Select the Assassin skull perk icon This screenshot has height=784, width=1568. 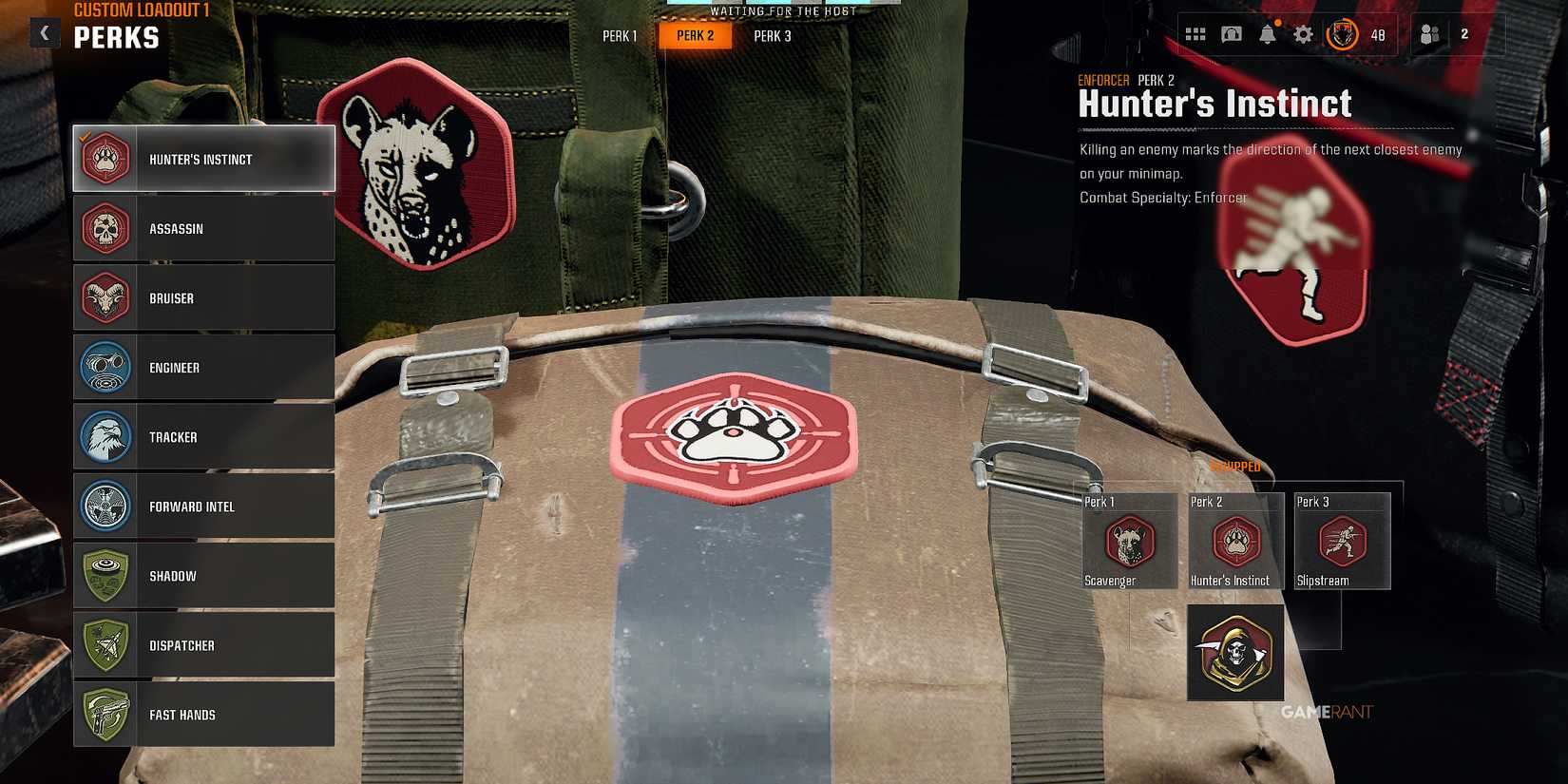pyautogui.click(x=105, y=228)
